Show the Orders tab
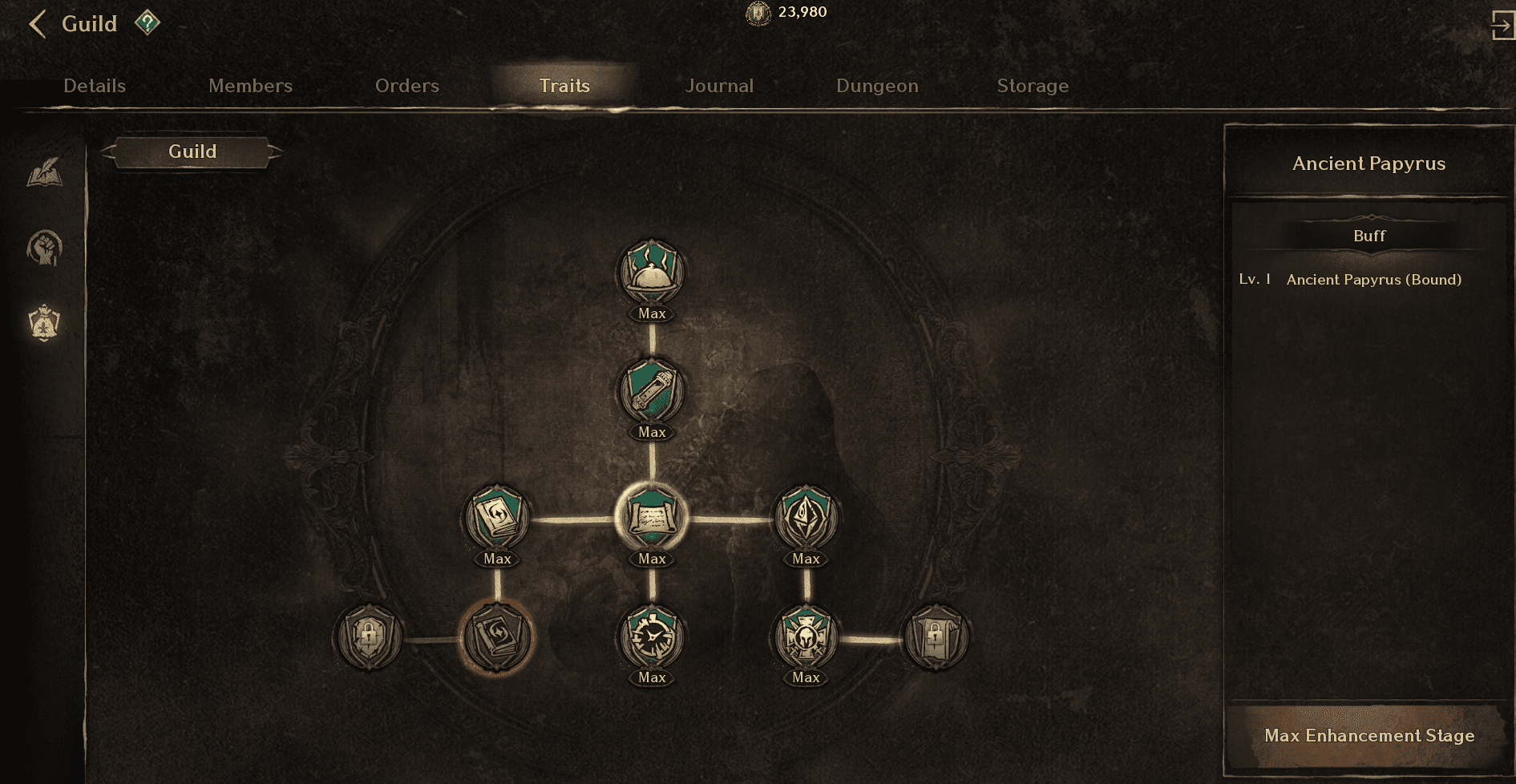1516x784 pixels. tap(406, 86)
